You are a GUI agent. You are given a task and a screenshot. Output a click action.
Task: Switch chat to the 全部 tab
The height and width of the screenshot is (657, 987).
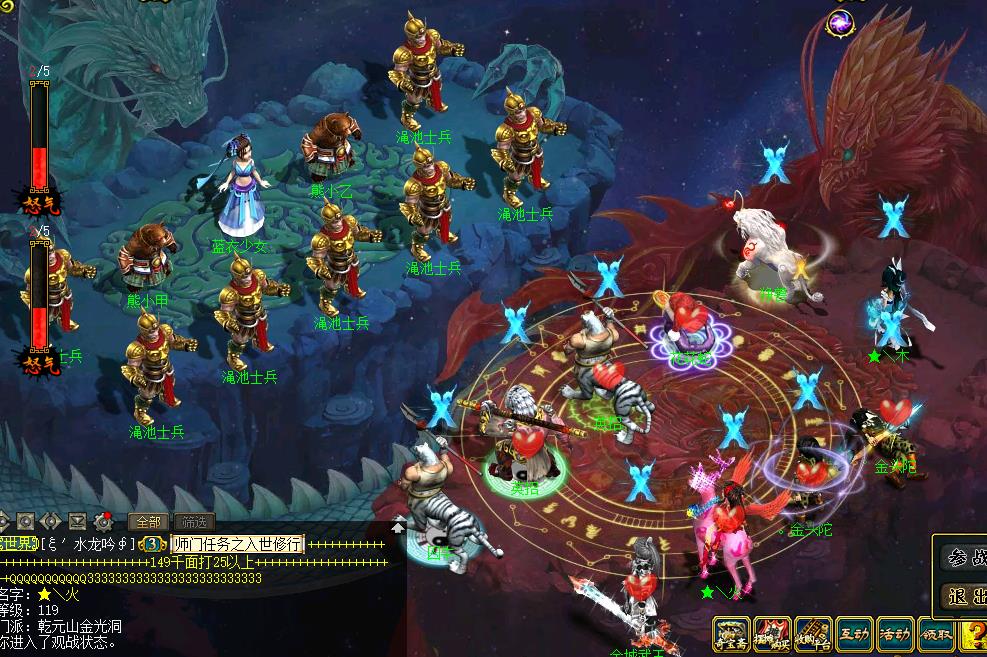(x=148, y=522)
